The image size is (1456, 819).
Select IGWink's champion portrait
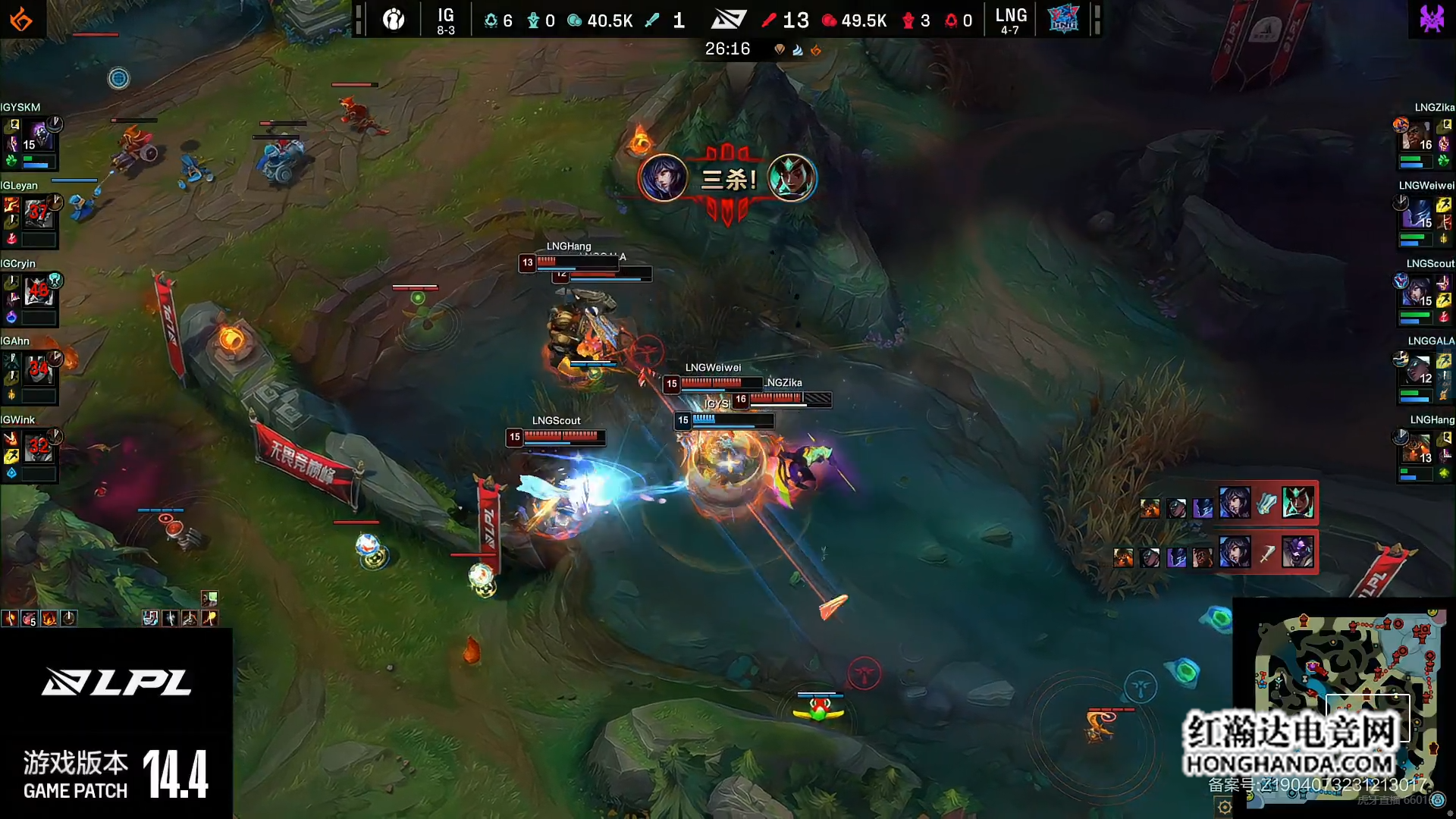[38, 448]
